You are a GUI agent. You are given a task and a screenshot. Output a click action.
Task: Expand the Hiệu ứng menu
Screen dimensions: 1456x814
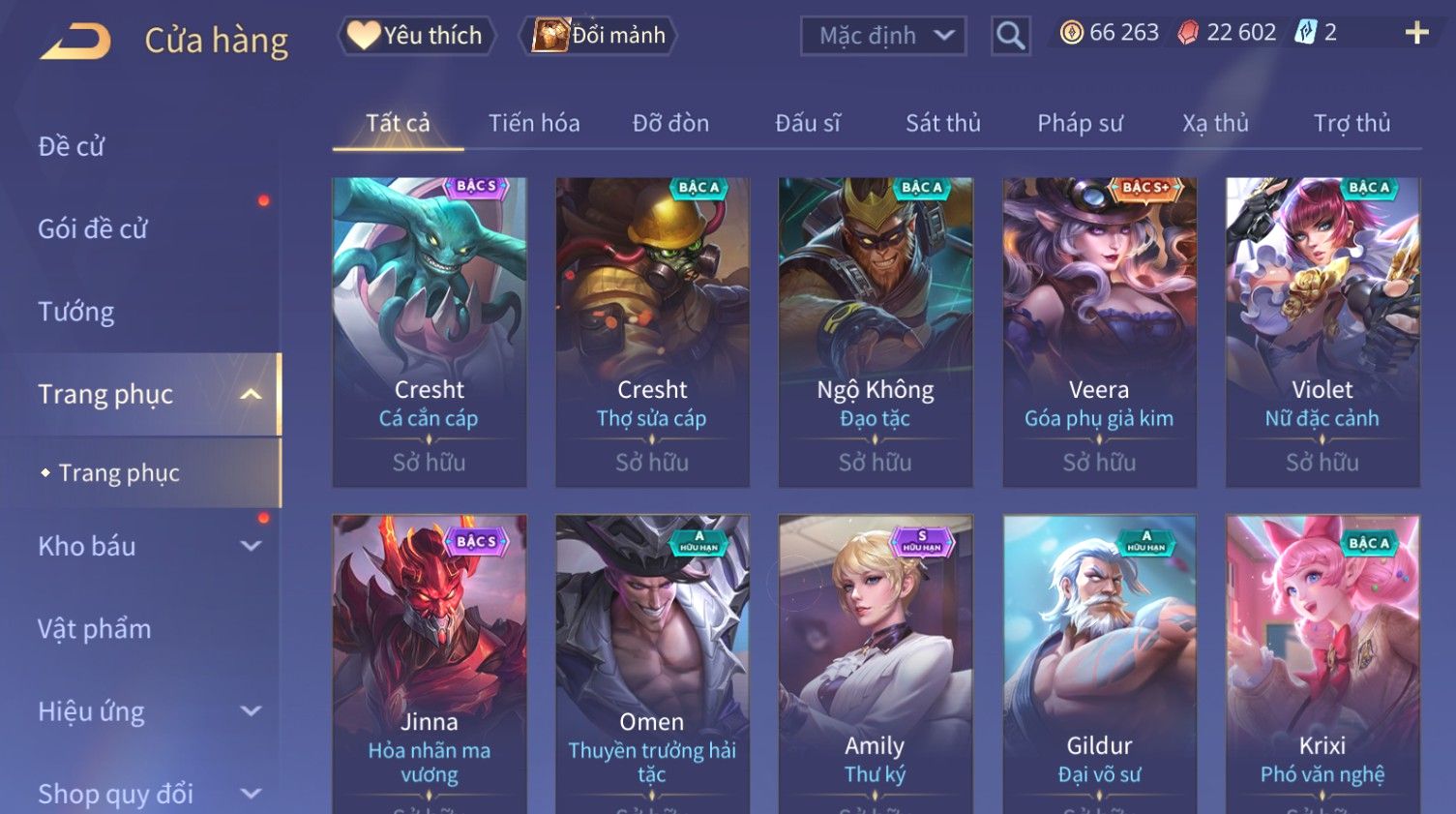[x=145, y=711]
